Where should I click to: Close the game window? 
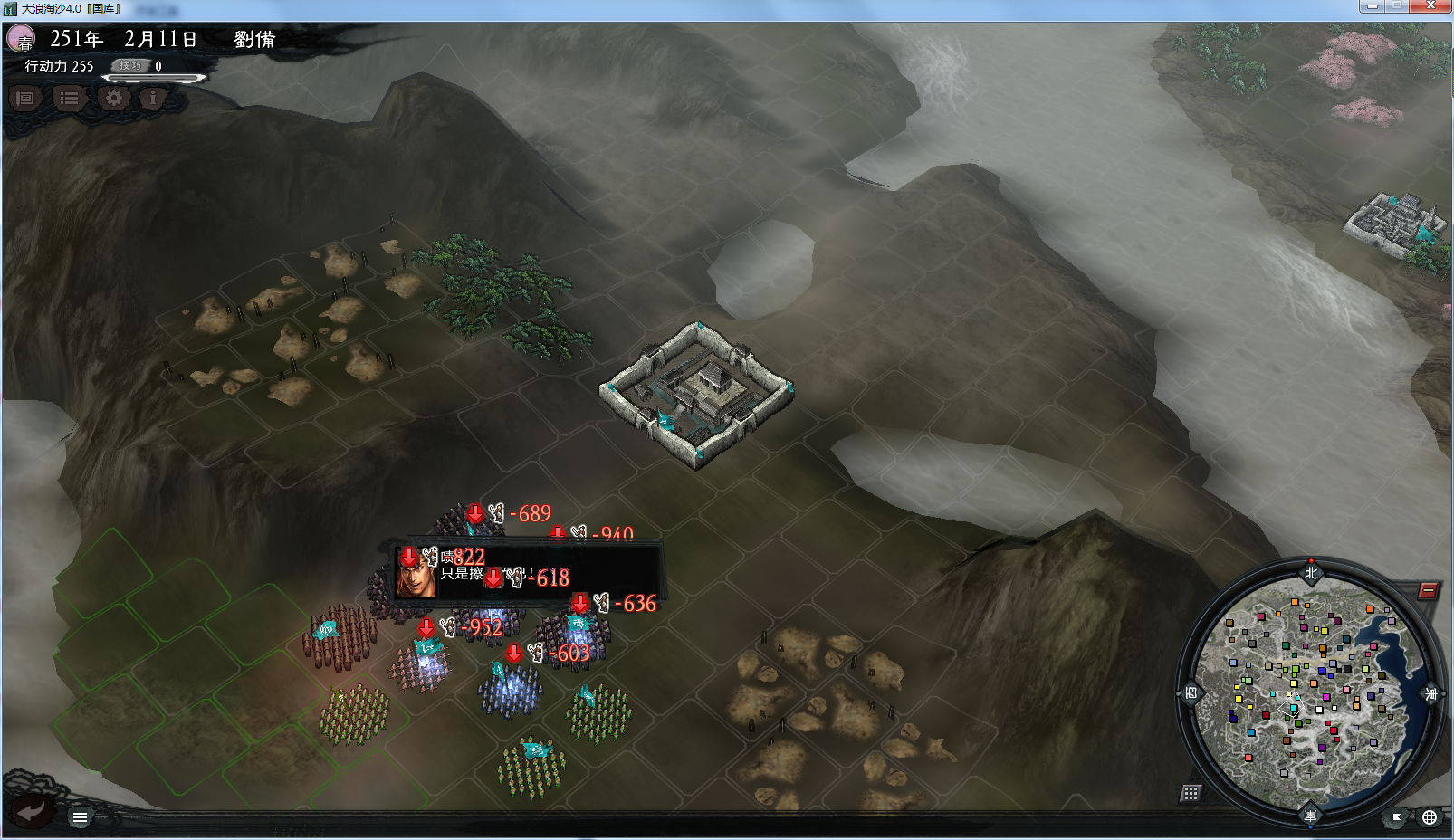pos(1430,6)
